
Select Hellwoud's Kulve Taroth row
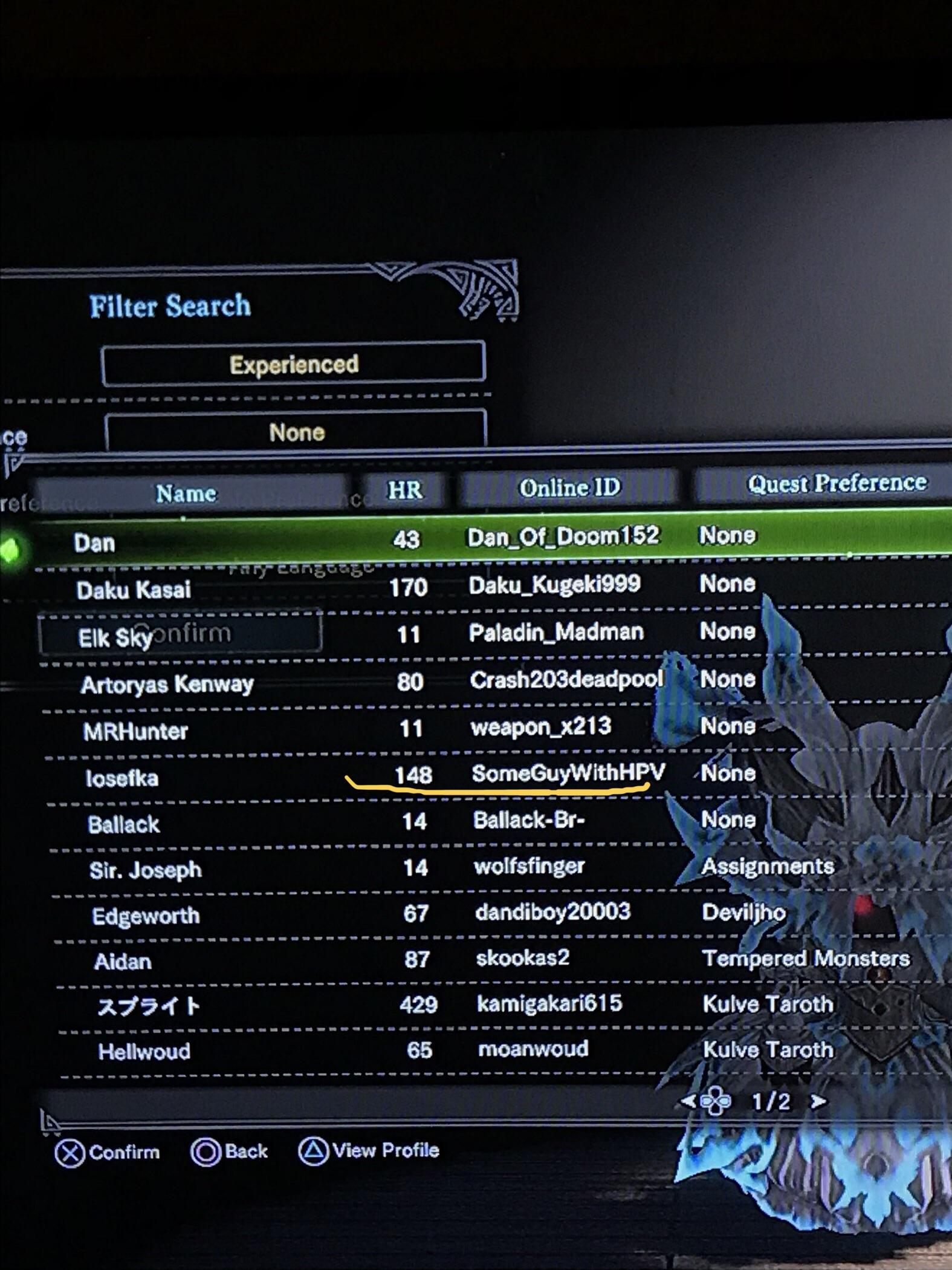363,1050
